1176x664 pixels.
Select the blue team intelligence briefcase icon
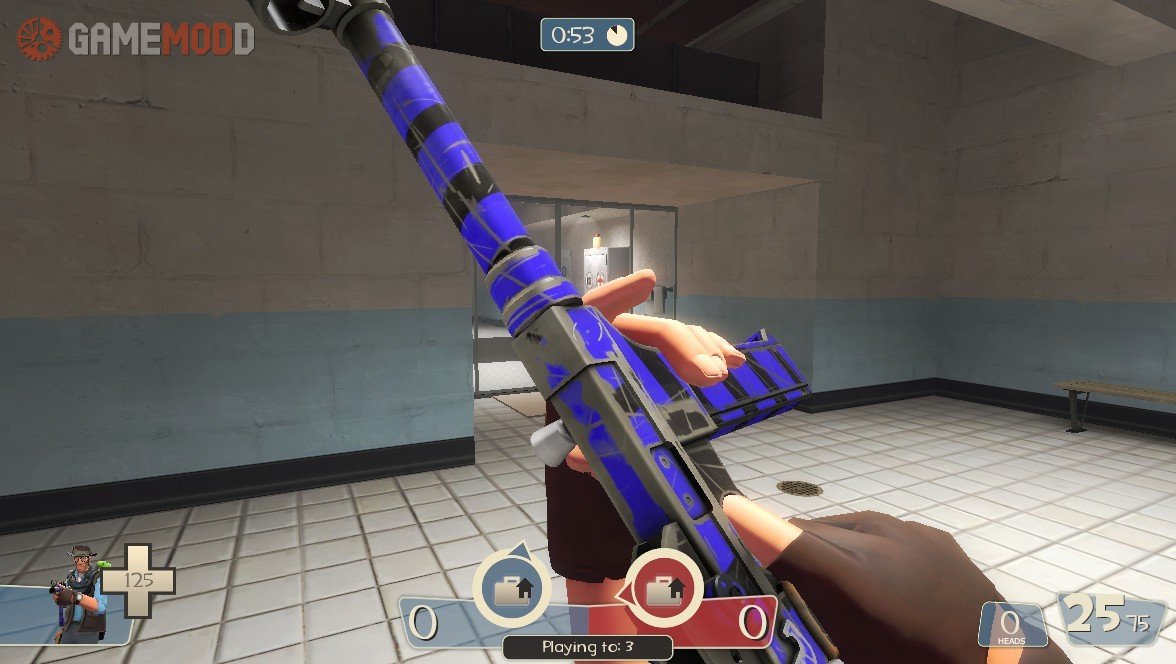tap(511, 590)
